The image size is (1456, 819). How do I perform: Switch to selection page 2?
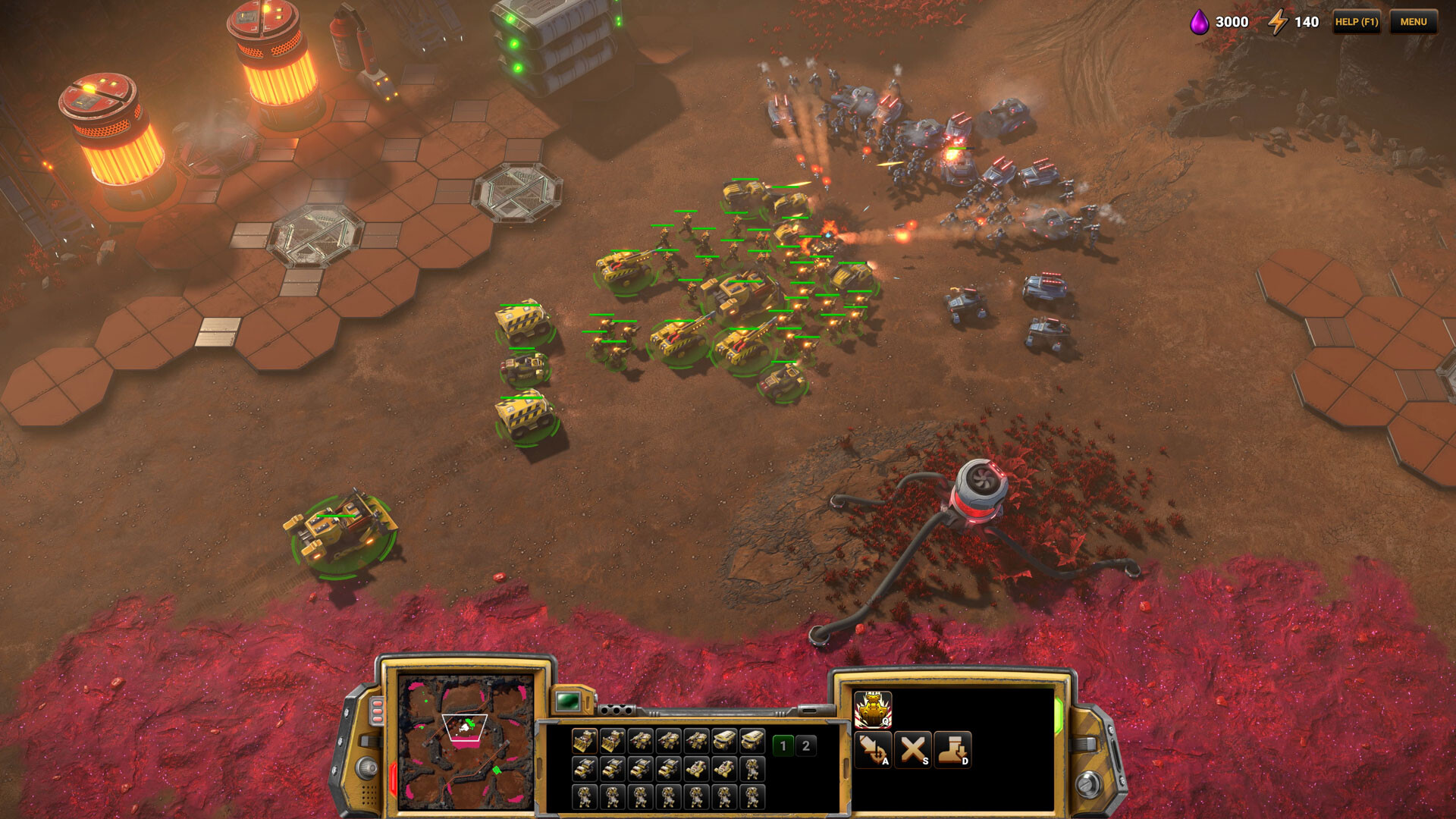pos(806,746)
